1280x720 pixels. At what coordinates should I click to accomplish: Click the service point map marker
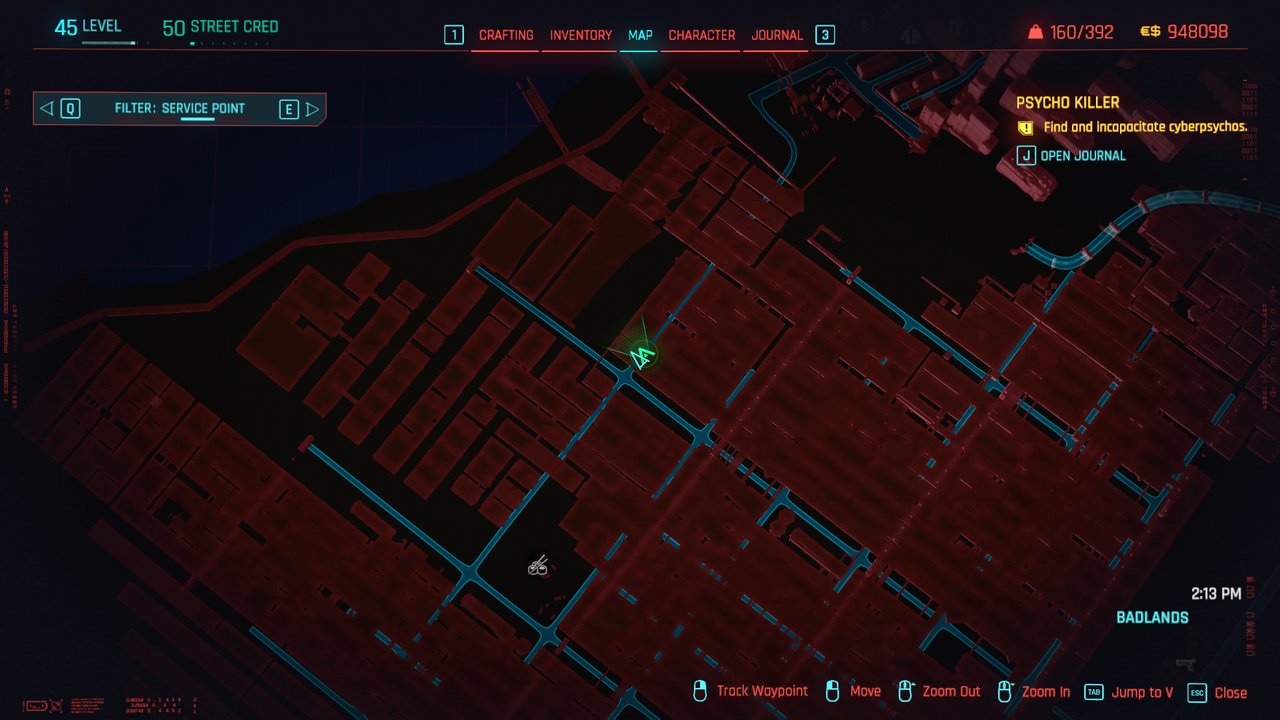click(x=538, y=567)
